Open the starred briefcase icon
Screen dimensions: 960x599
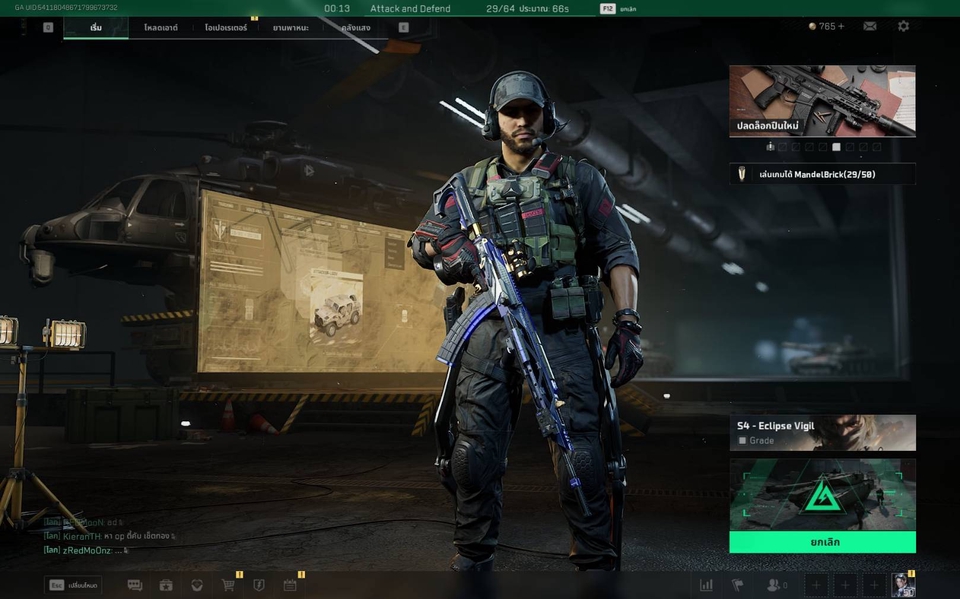pyautogui.click(x=166, y=585)
